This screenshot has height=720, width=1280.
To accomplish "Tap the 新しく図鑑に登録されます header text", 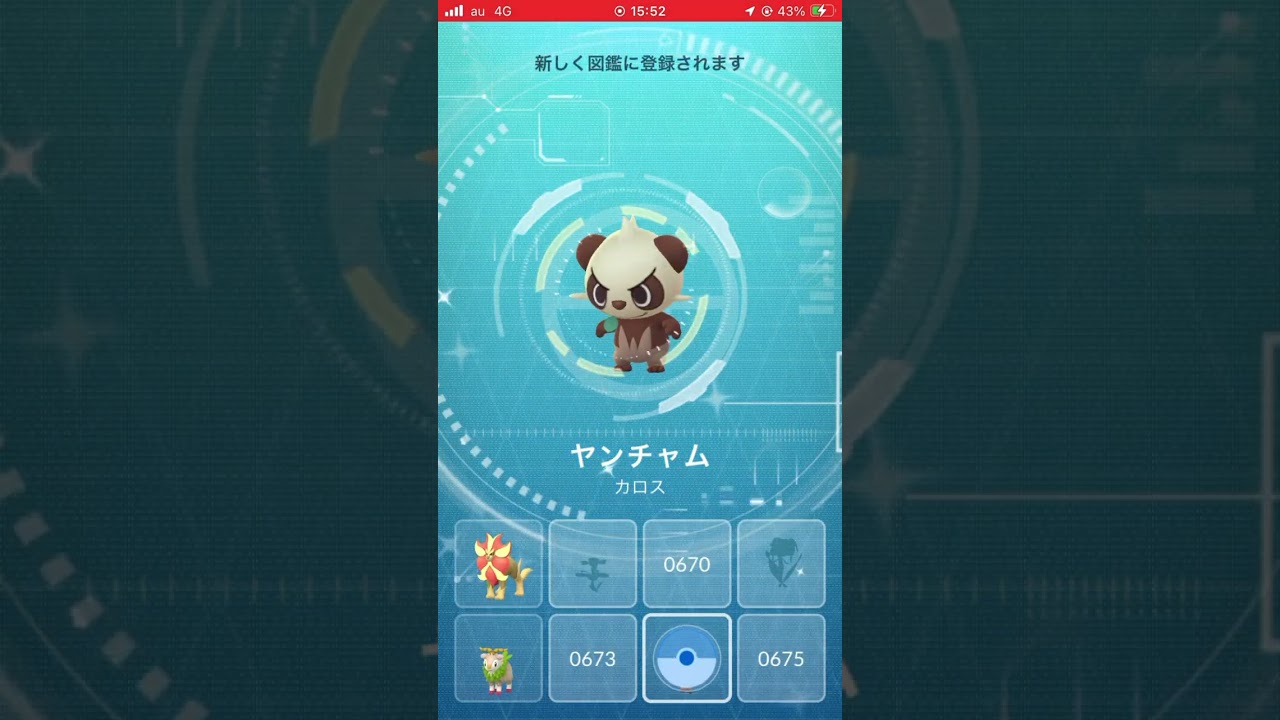I will [x=640, y=62].
